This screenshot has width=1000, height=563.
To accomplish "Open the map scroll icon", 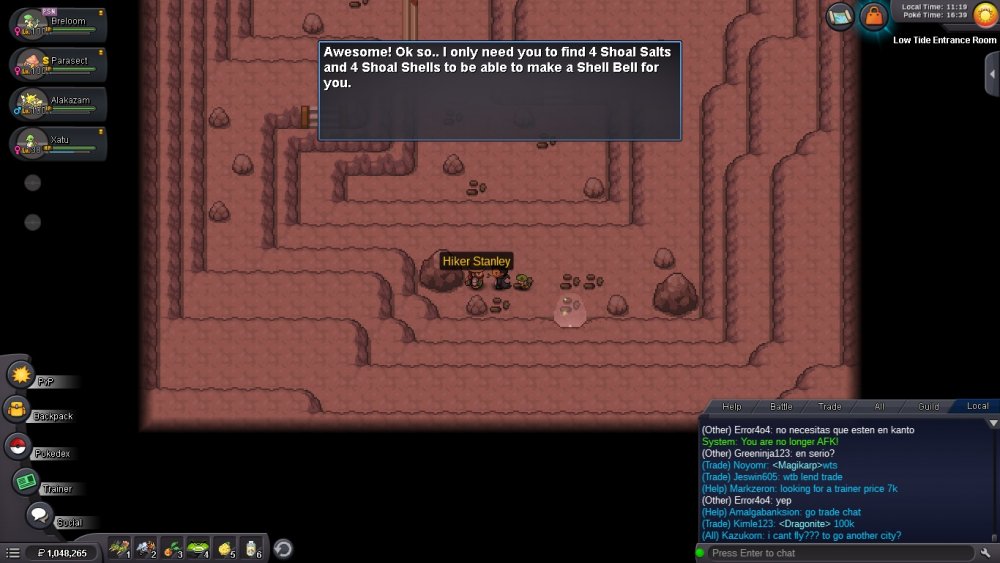I will pyautogui.click(x=840, y=17).
